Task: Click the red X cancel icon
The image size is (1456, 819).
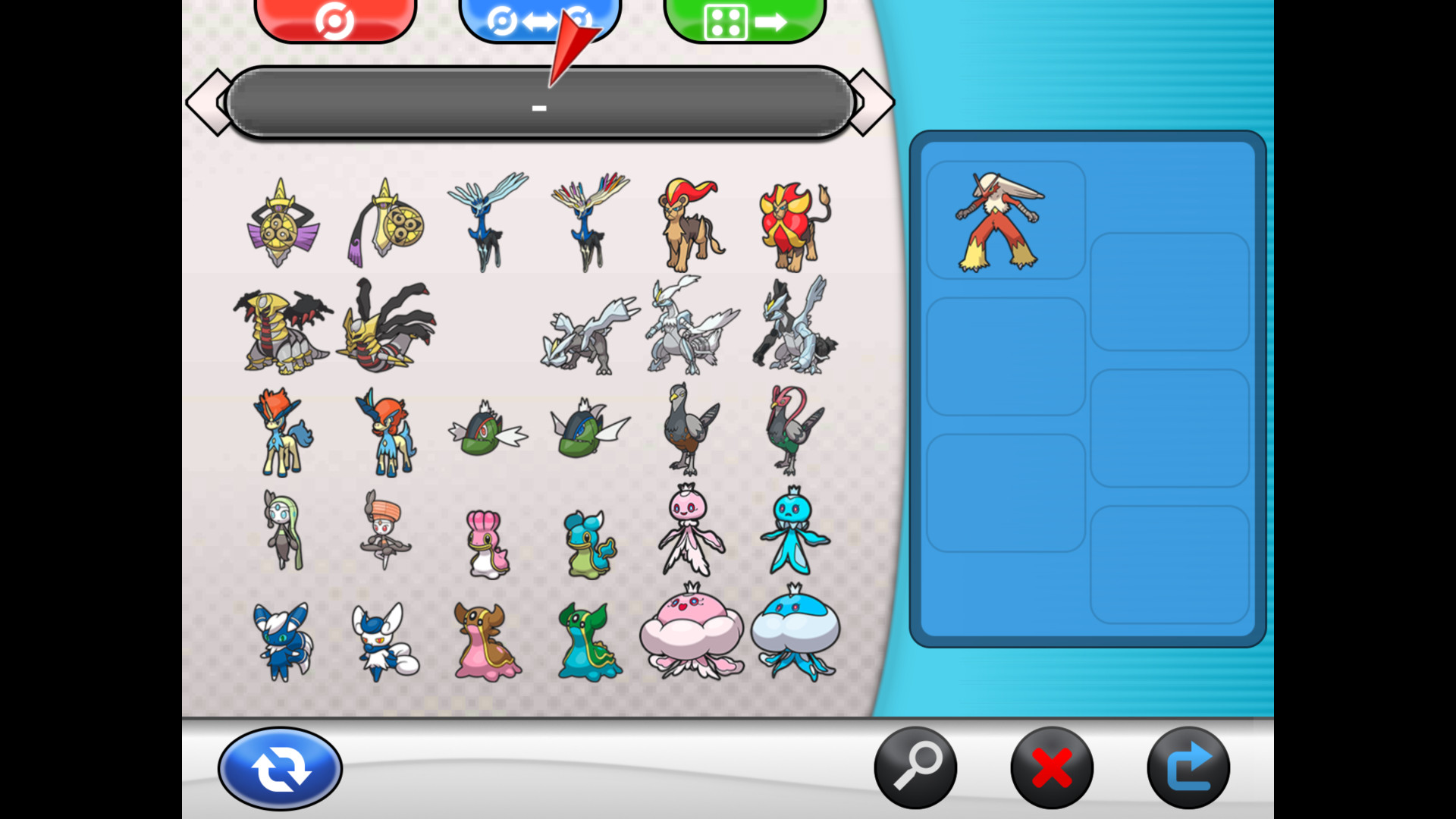Action: pyautogui.click(x=1051, y=767)
